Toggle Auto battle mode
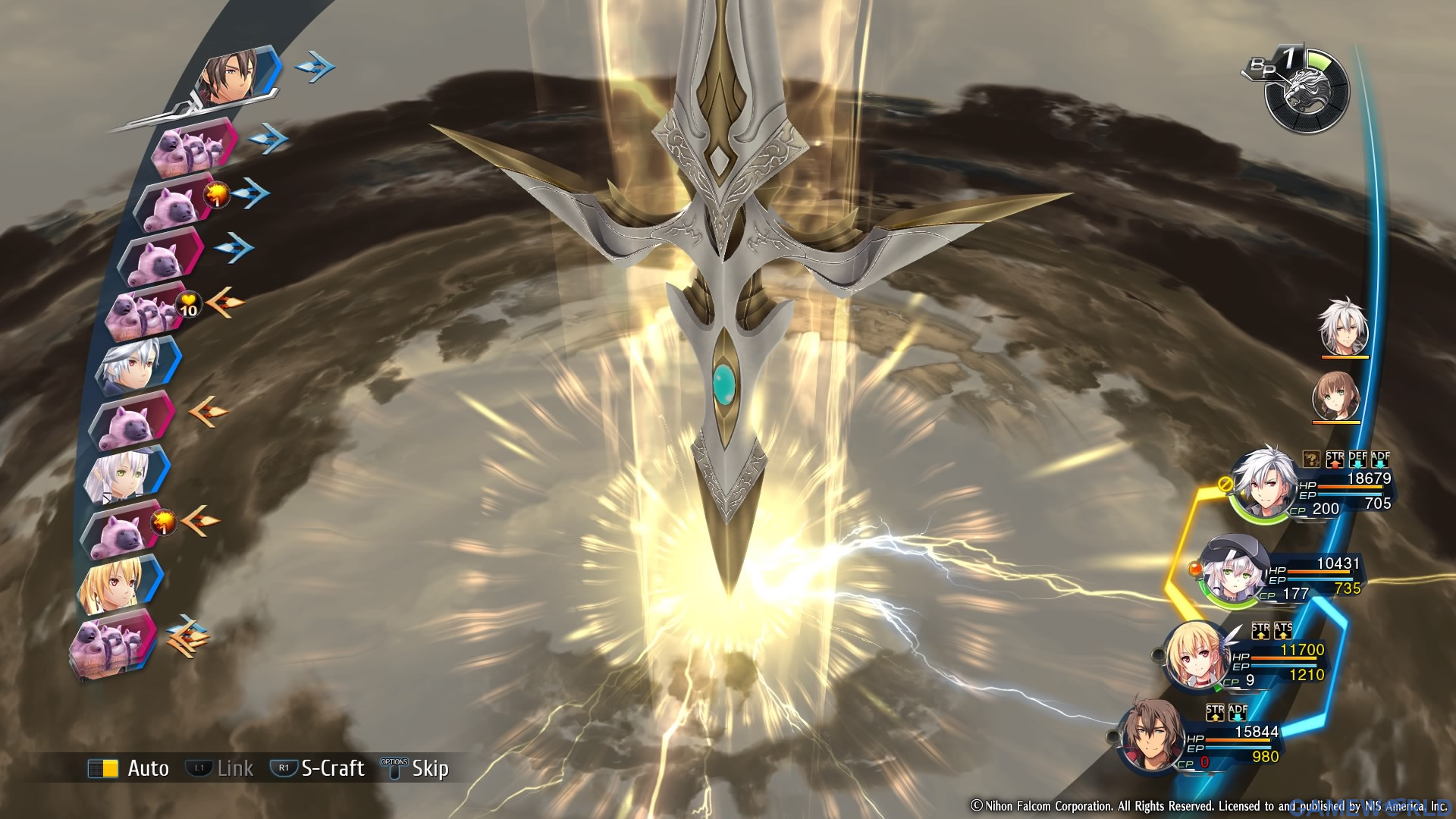This screenshot has width=1456, height=819. tap(129, 768)
